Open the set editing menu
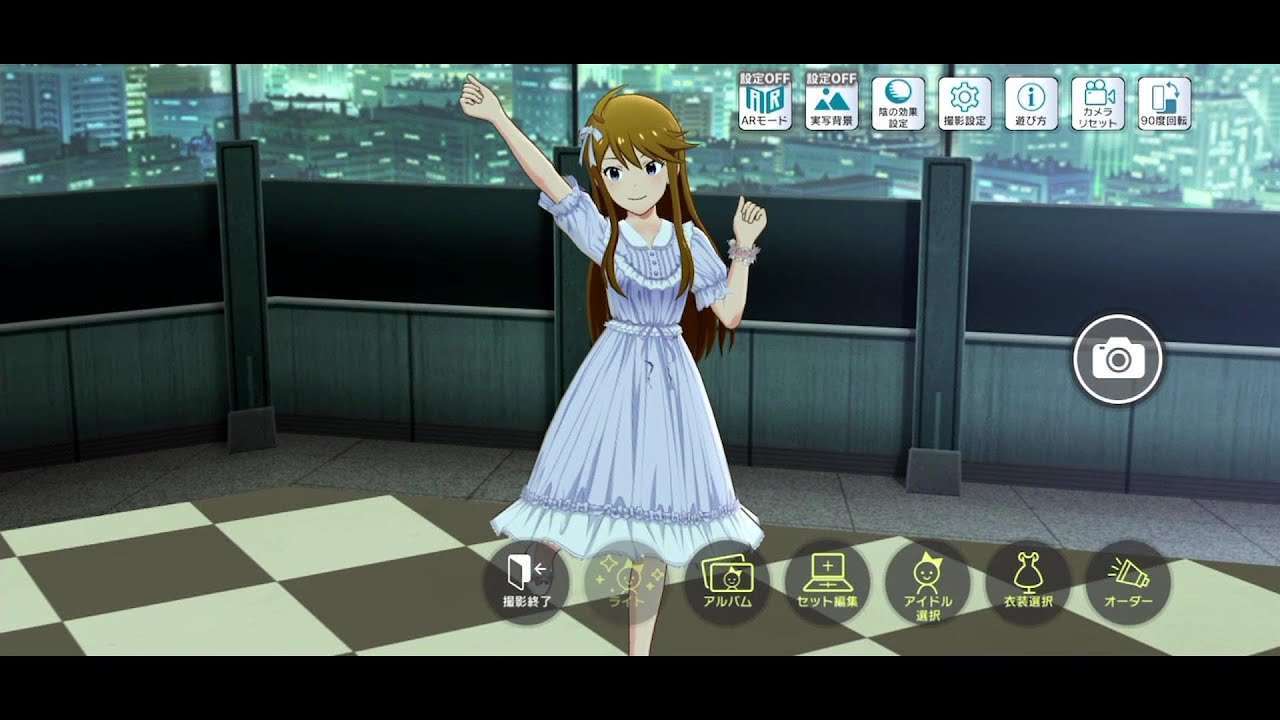The width and height of the screenshot is (1280, 720). coord(827,582)
